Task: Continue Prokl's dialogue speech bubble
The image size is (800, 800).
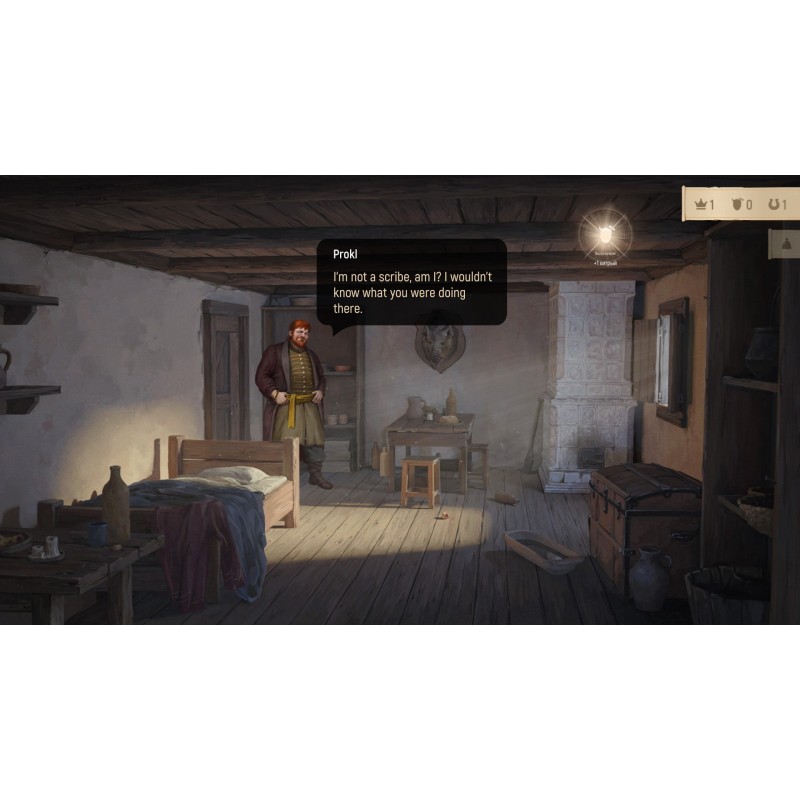Action: [412, 283]
